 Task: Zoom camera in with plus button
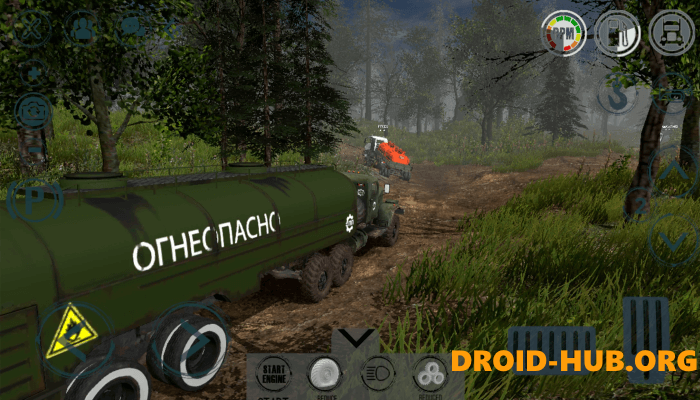(33, 72)
